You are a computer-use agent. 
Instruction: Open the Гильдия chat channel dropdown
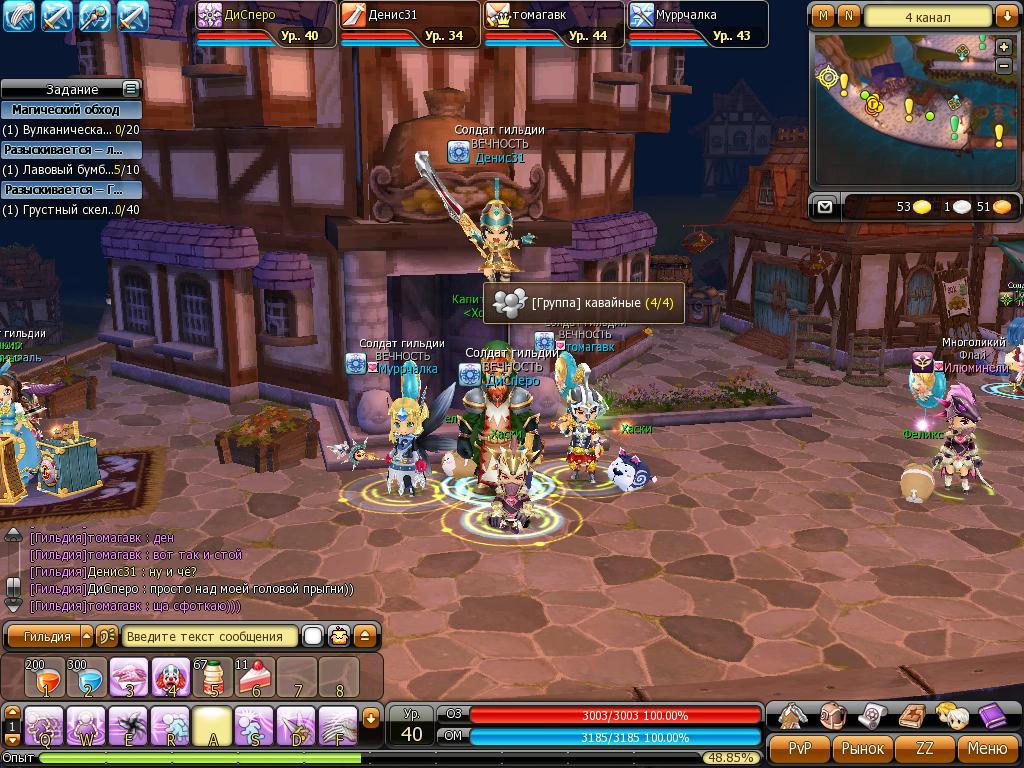(x=86, y=636)
